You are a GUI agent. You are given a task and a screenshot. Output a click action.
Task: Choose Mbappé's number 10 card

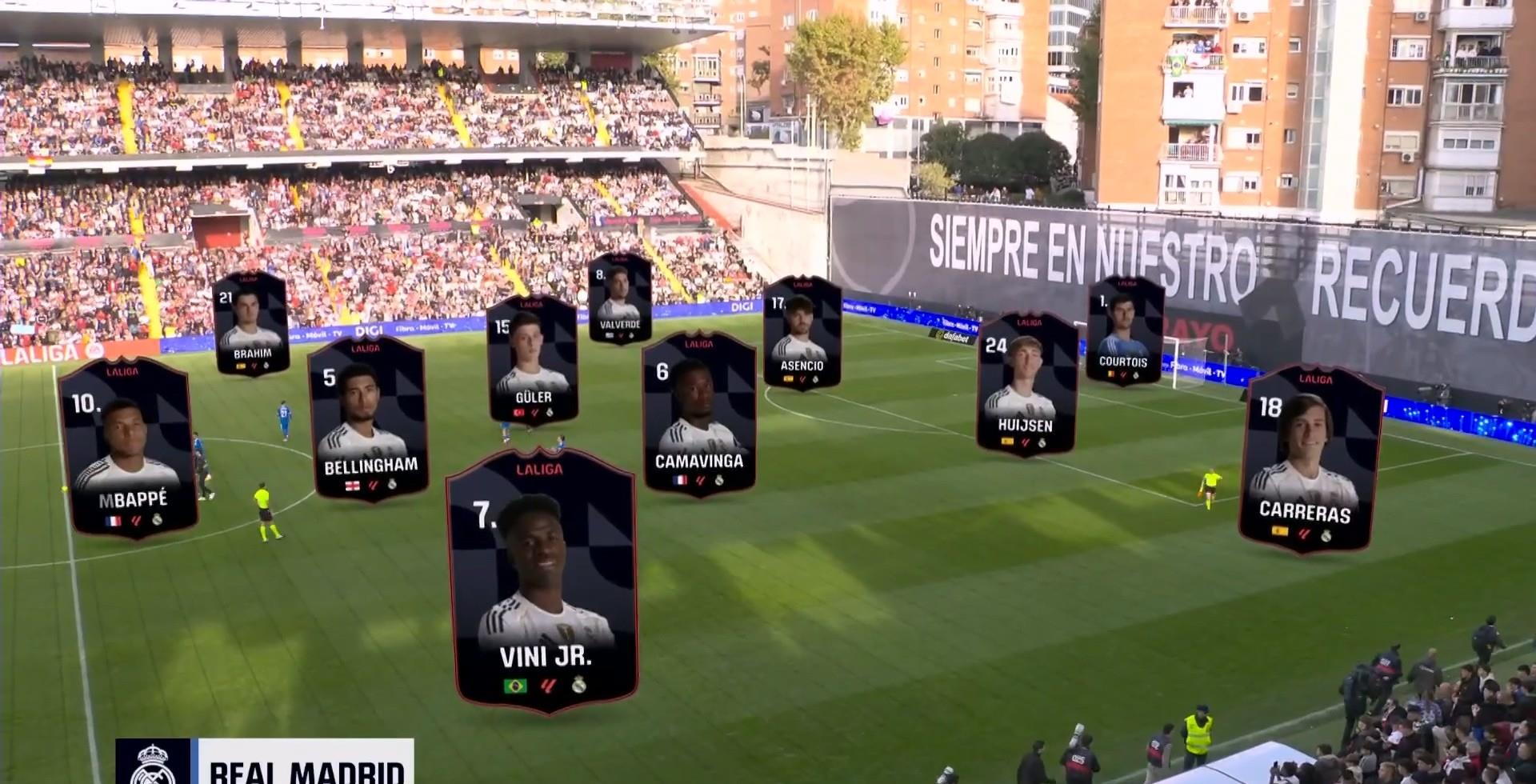(128, 450)
